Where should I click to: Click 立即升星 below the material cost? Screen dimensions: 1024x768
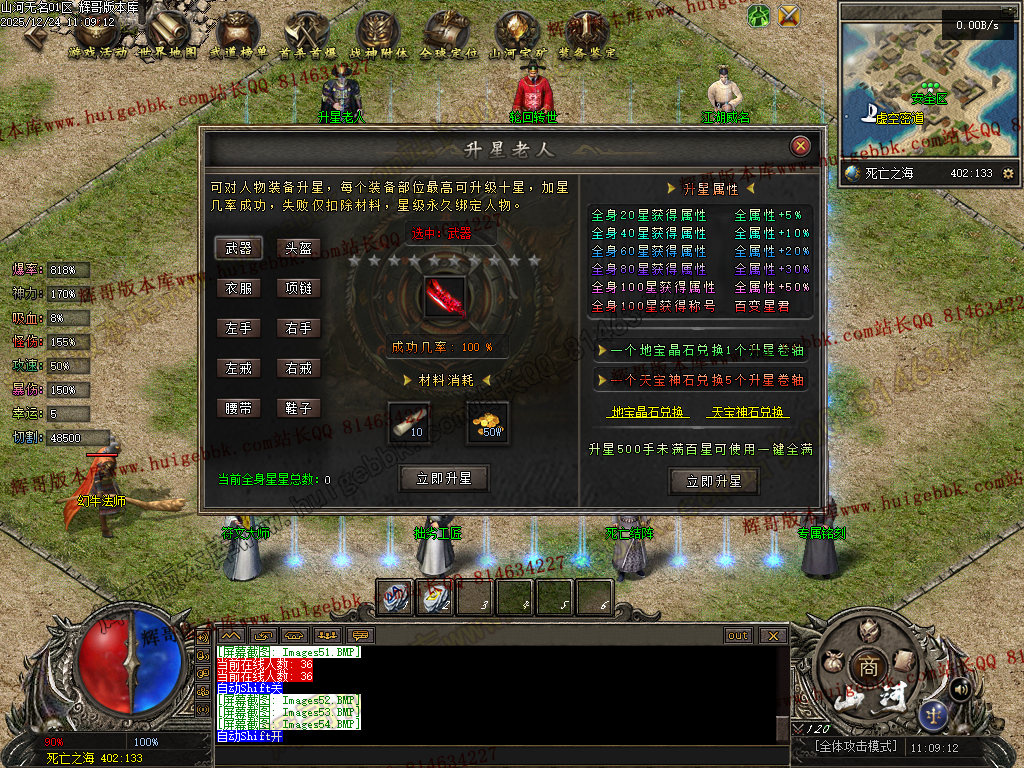click(x=443, y=479)
